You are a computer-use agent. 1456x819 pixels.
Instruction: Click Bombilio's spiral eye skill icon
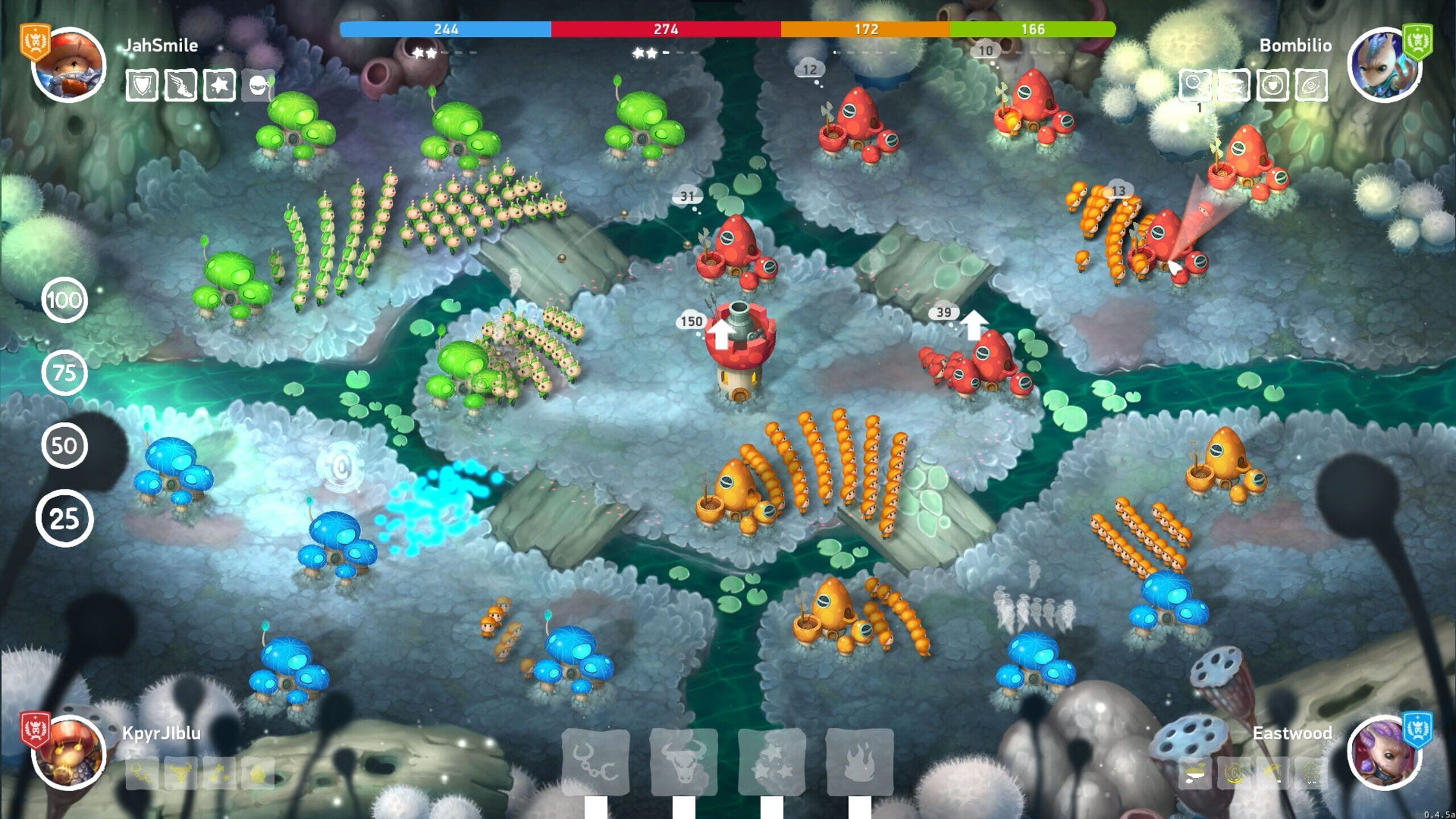[1311, 85]
